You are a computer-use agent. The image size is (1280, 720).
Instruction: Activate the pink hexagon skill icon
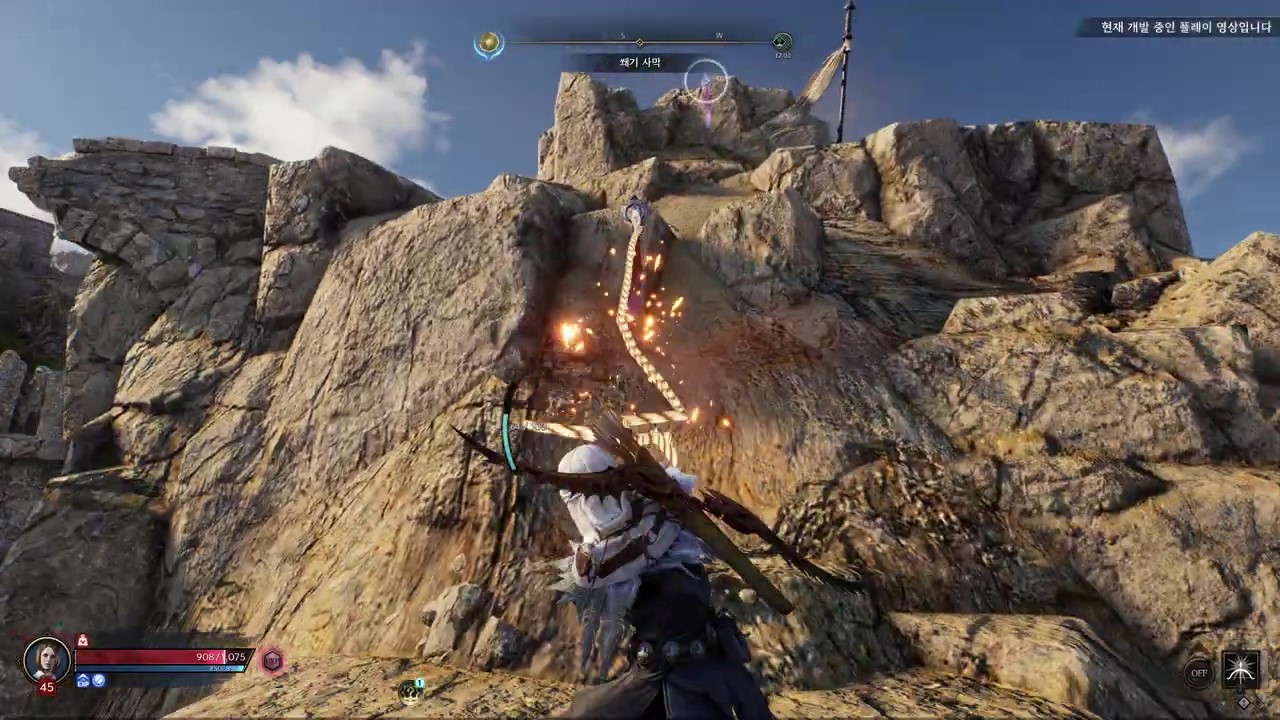[x=271, y=660]
